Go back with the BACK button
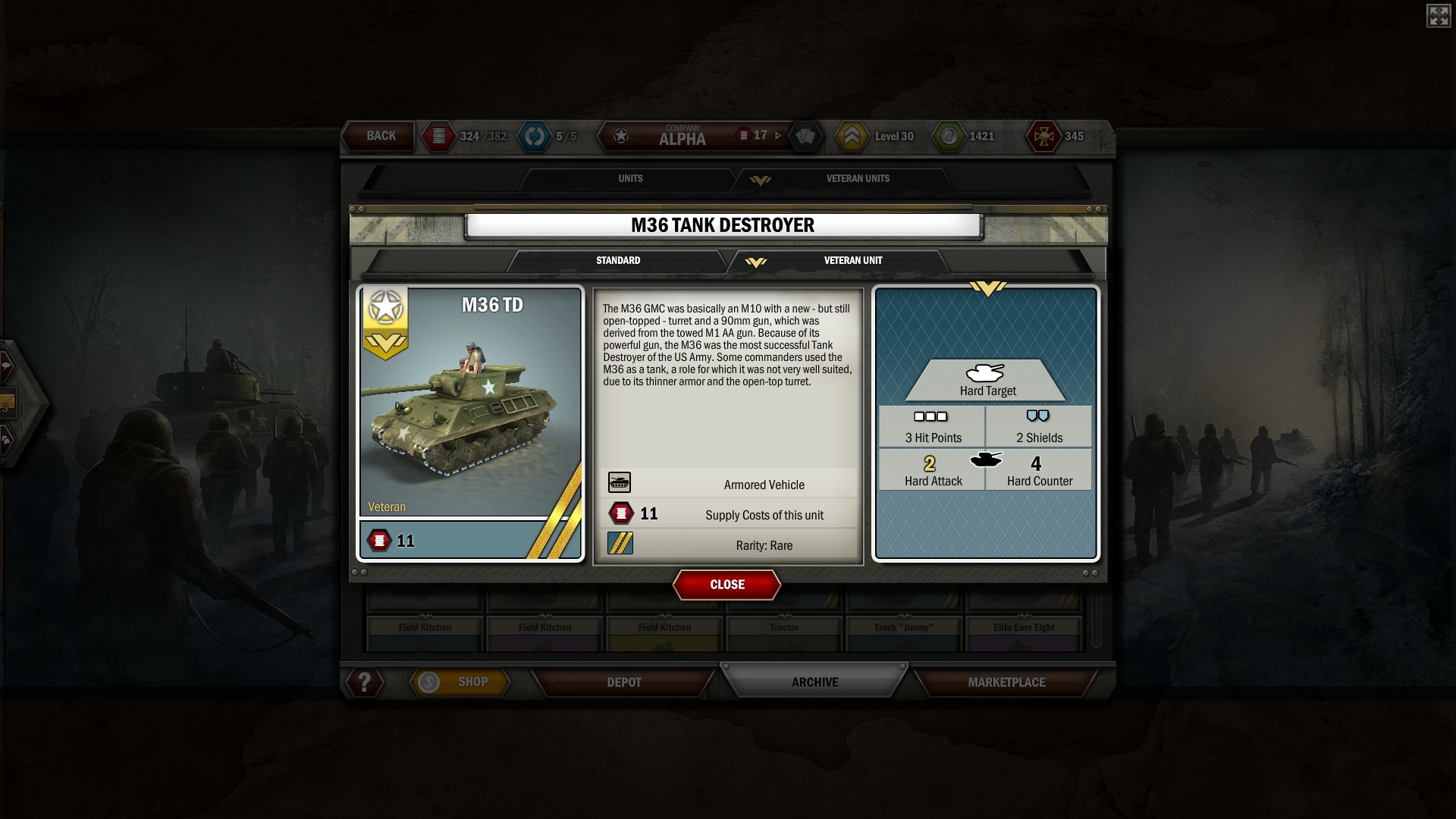The height and width of the screenshot is (819, 1456). [x=380, y=136]
